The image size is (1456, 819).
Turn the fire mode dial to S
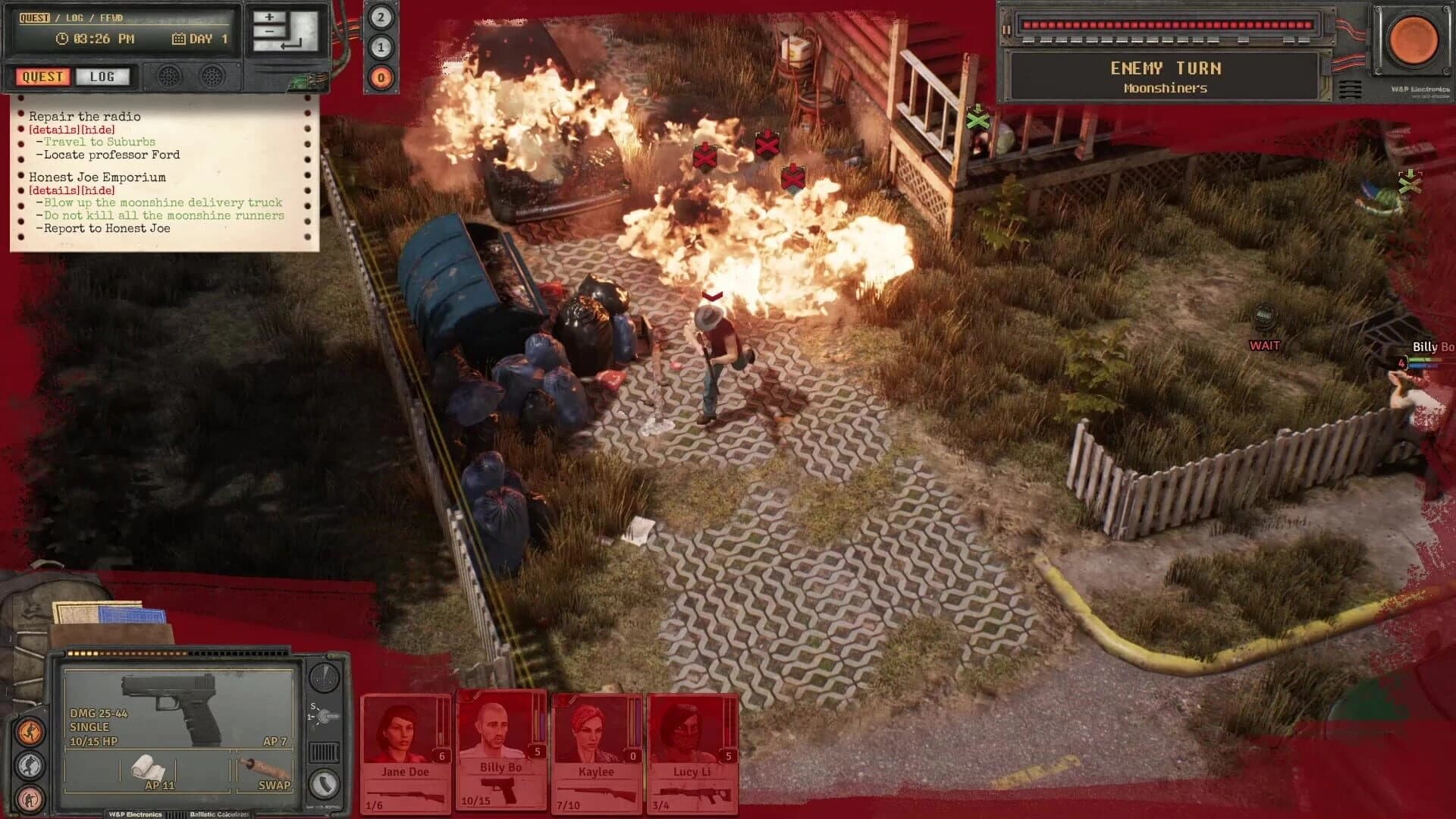coord(314,706)
